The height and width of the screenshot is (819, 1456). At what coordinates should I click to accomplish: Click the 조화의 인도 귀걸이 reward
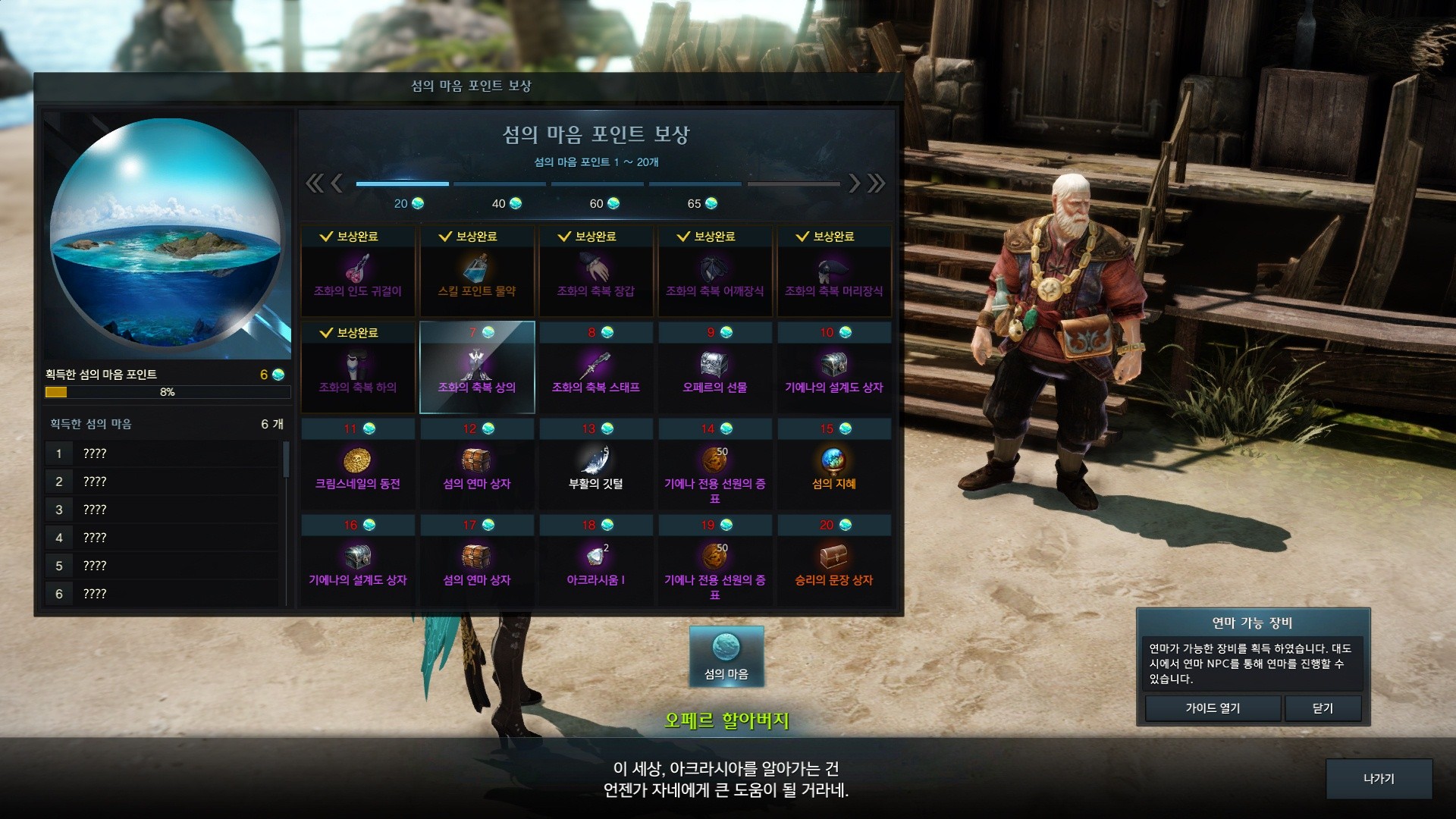pos(358,271)
